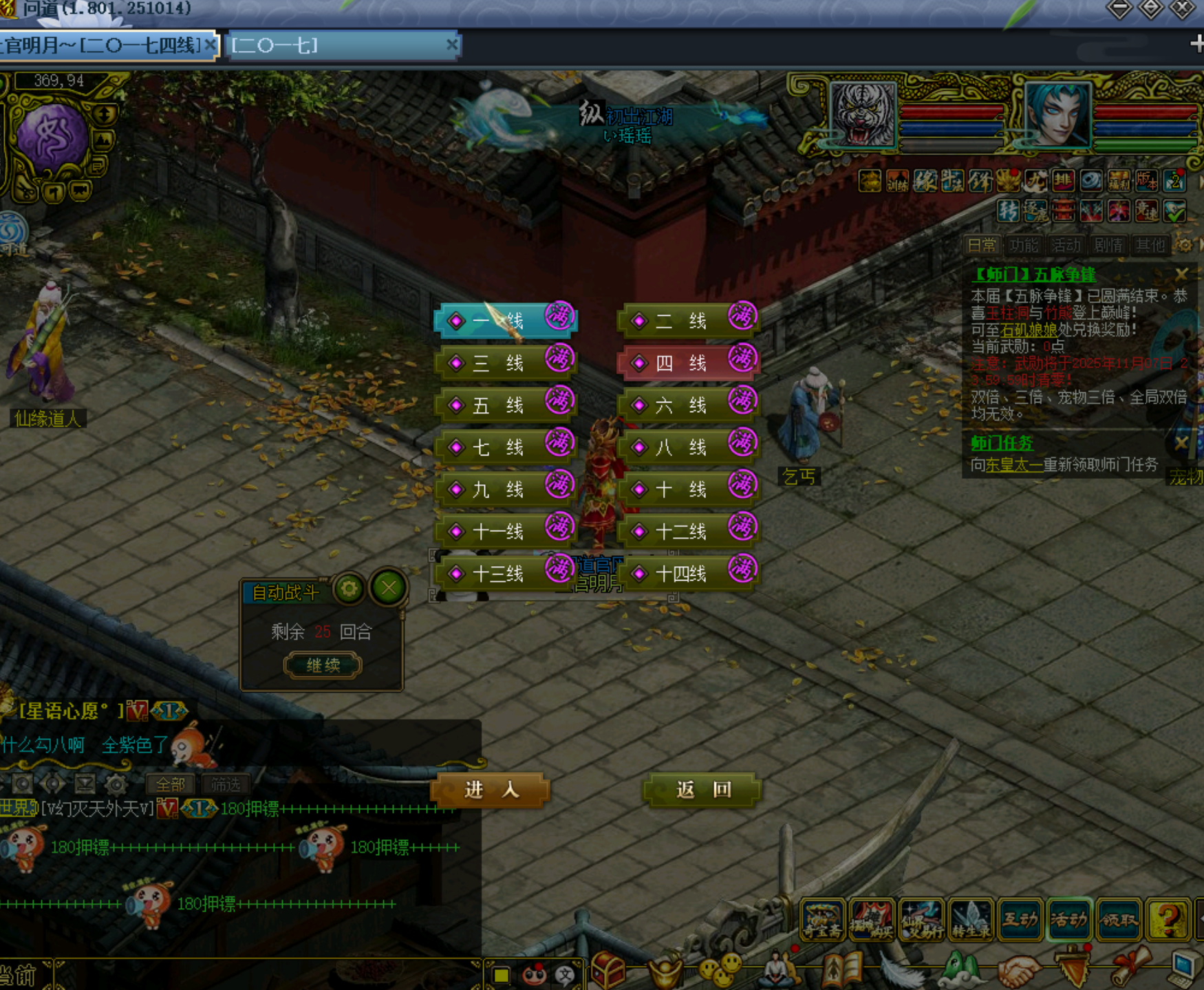Open the 福利 welfare icon

pos(1119,182)
